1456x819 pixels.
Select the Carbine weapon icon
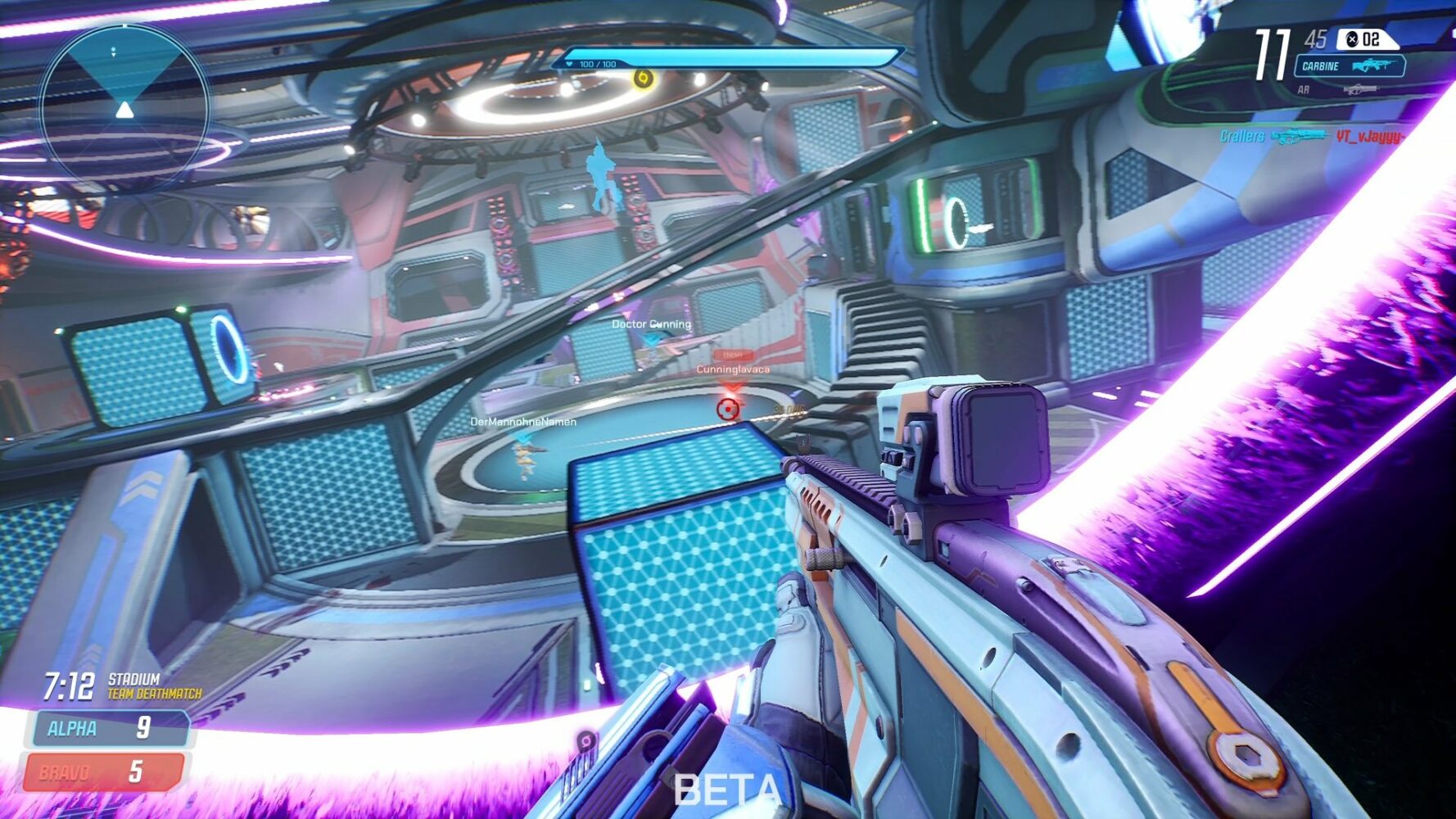[x=1372, y=66]
